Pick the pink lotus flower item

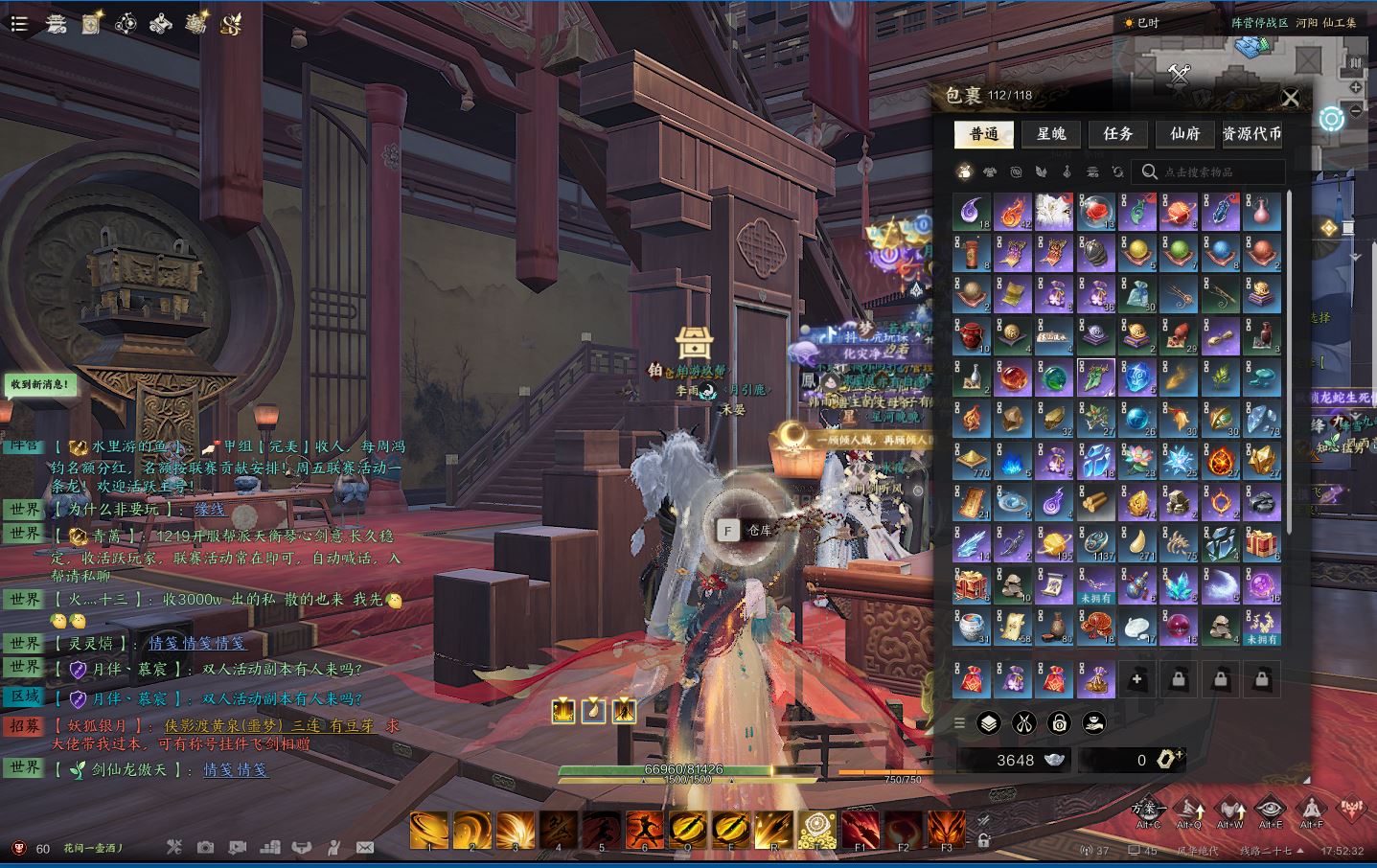1137,461
